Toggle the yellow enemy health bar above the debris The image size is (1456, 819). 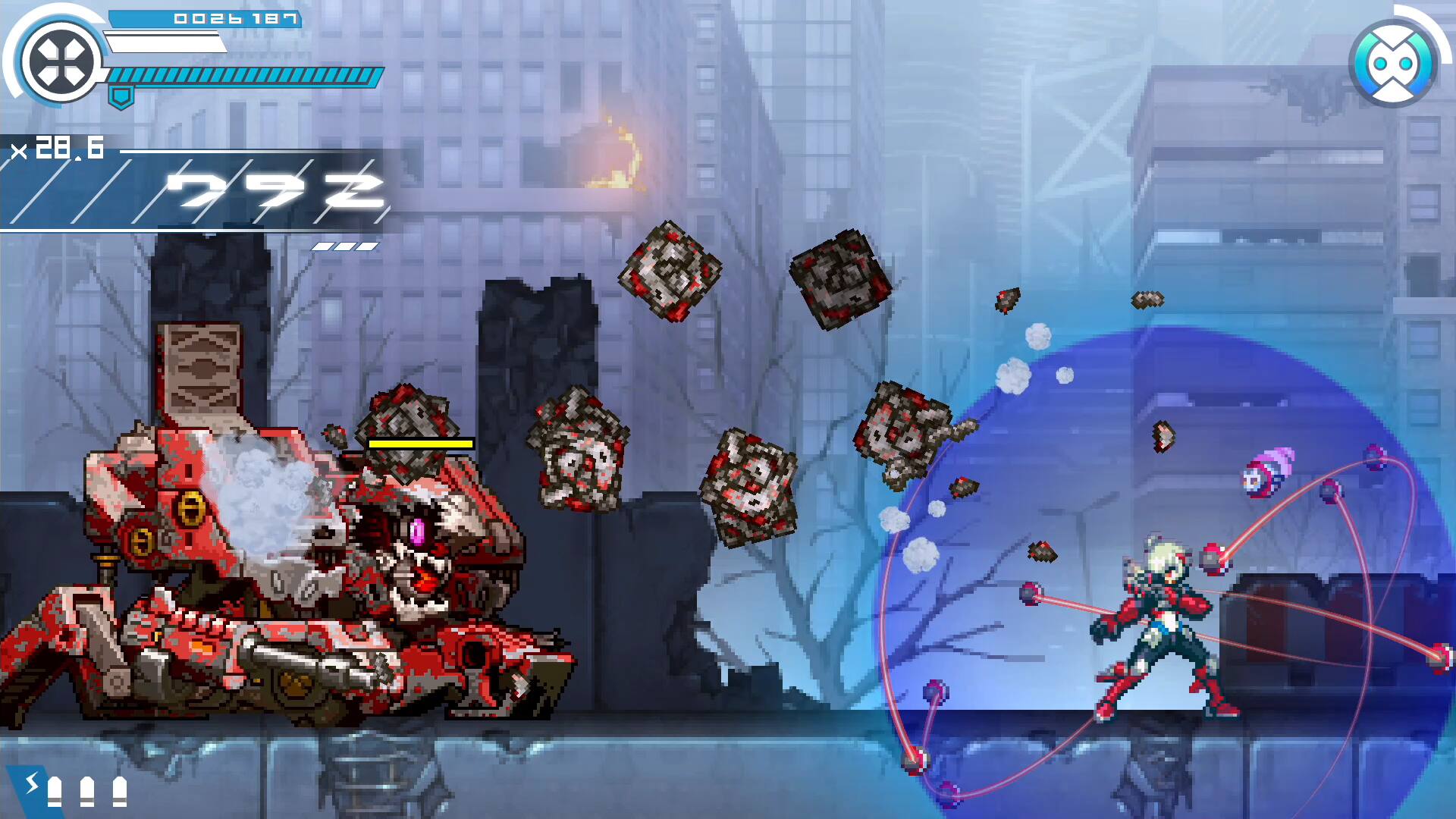[419, 445]
